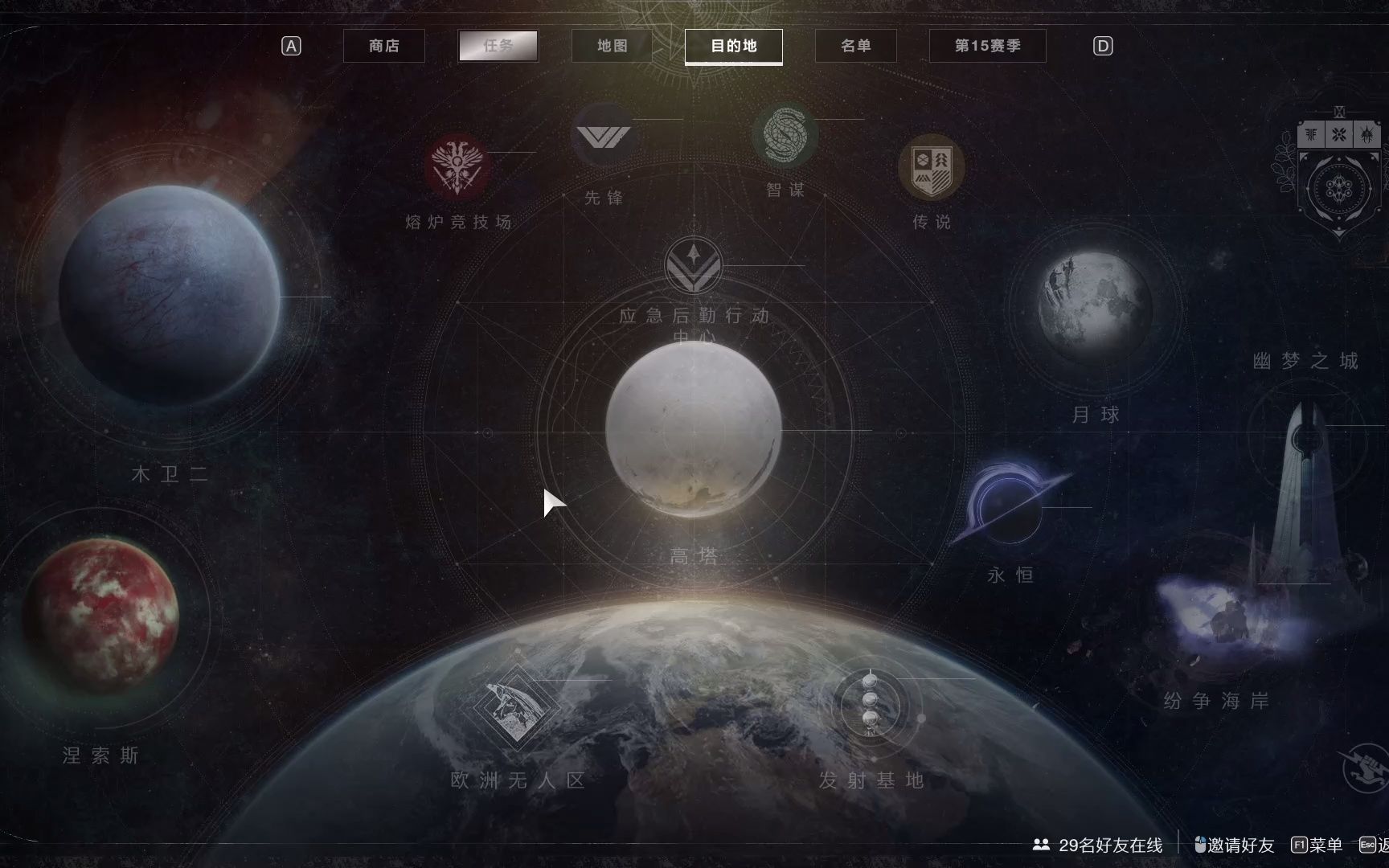Image resolution: width=1389 pixels, height=868 pixels.
Task: Choose the 涅索斯 Nessus planet
Action: coord(100,617)
